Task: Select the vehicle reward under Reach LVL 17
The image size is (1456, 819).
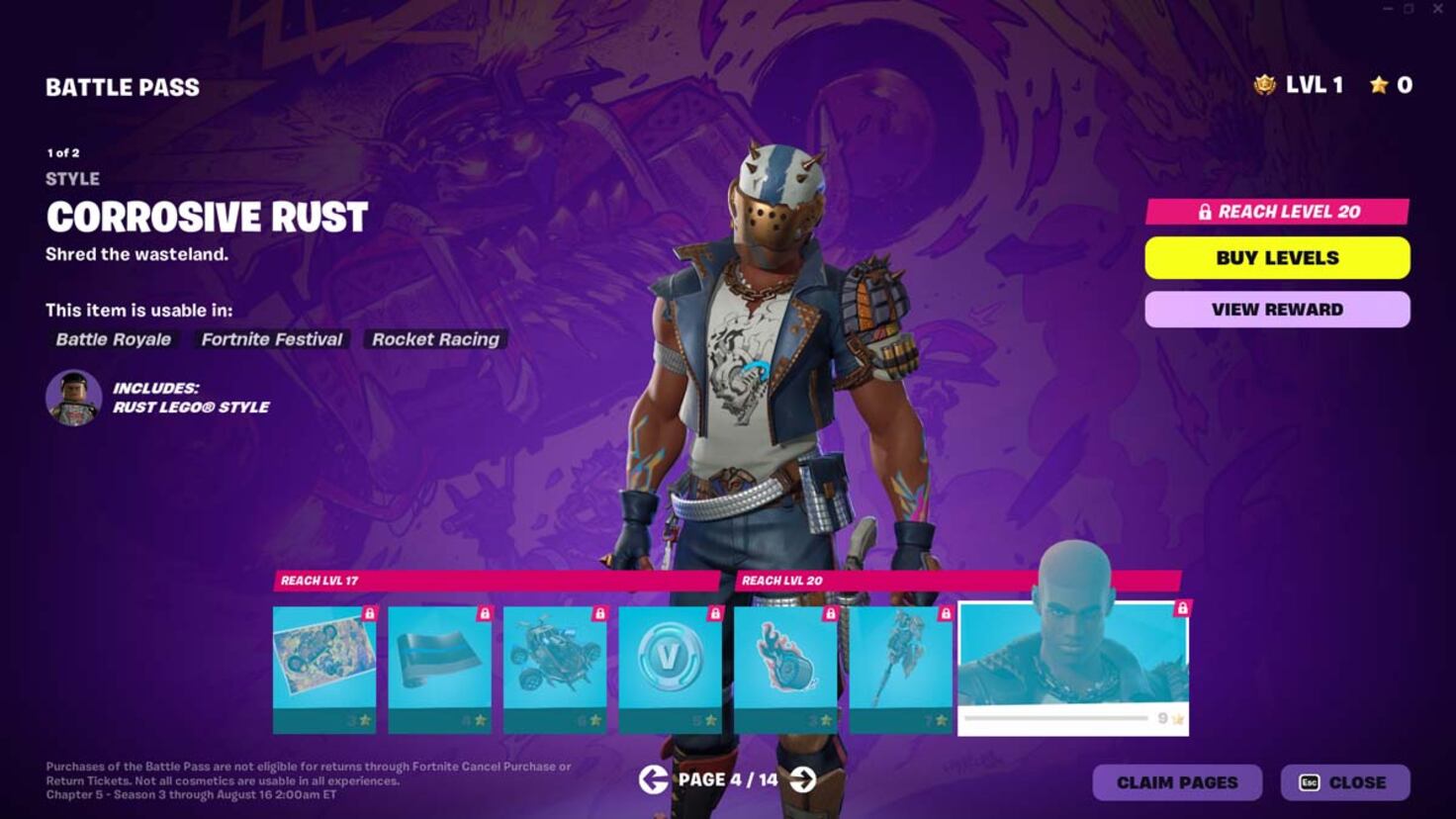Action: click(554, 670)
